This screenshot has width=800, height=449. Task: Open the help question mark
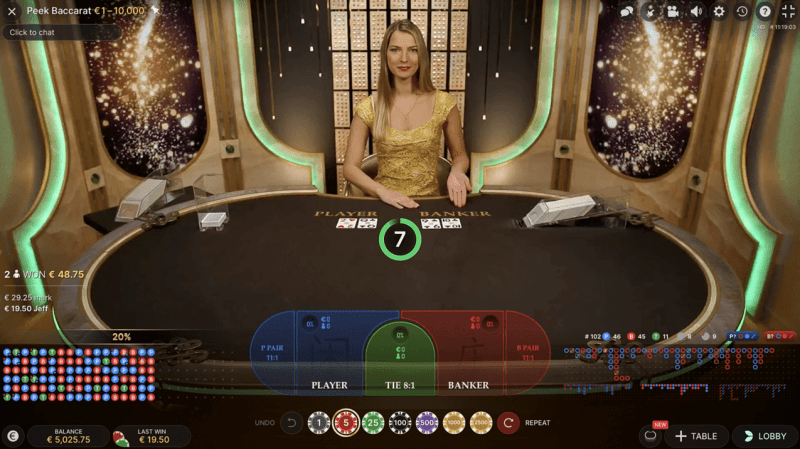765,11
